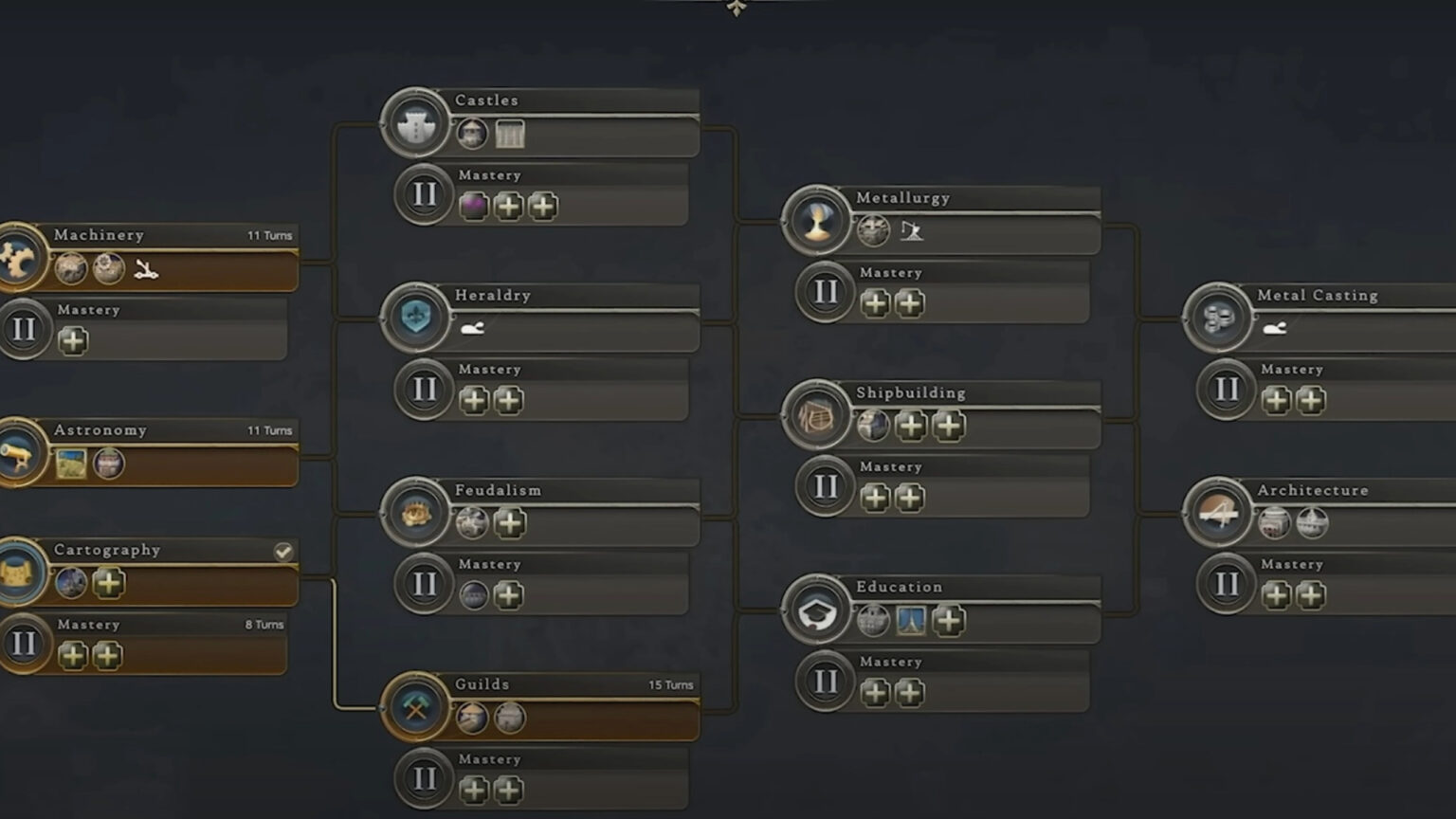
Task: Click the Shipbuilding hull icon
Action: click(817, 417)
